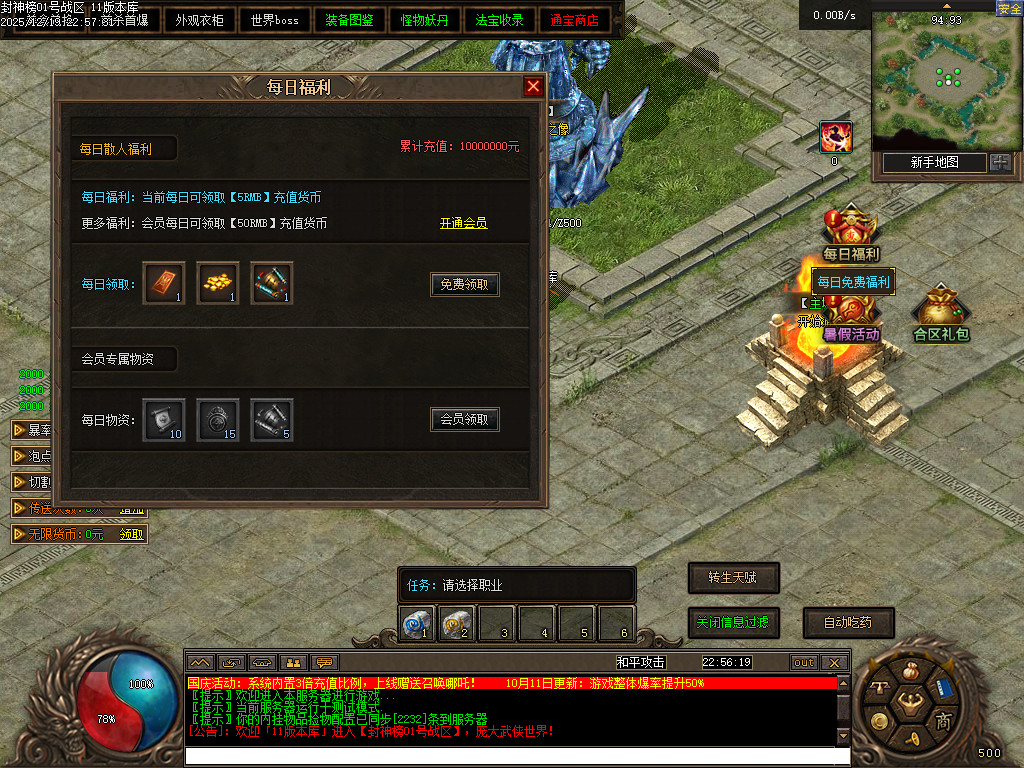Toggle the 关闭信息过滤 message filter button
This screenshot has height=768, width=1024.
click(733, 622)
